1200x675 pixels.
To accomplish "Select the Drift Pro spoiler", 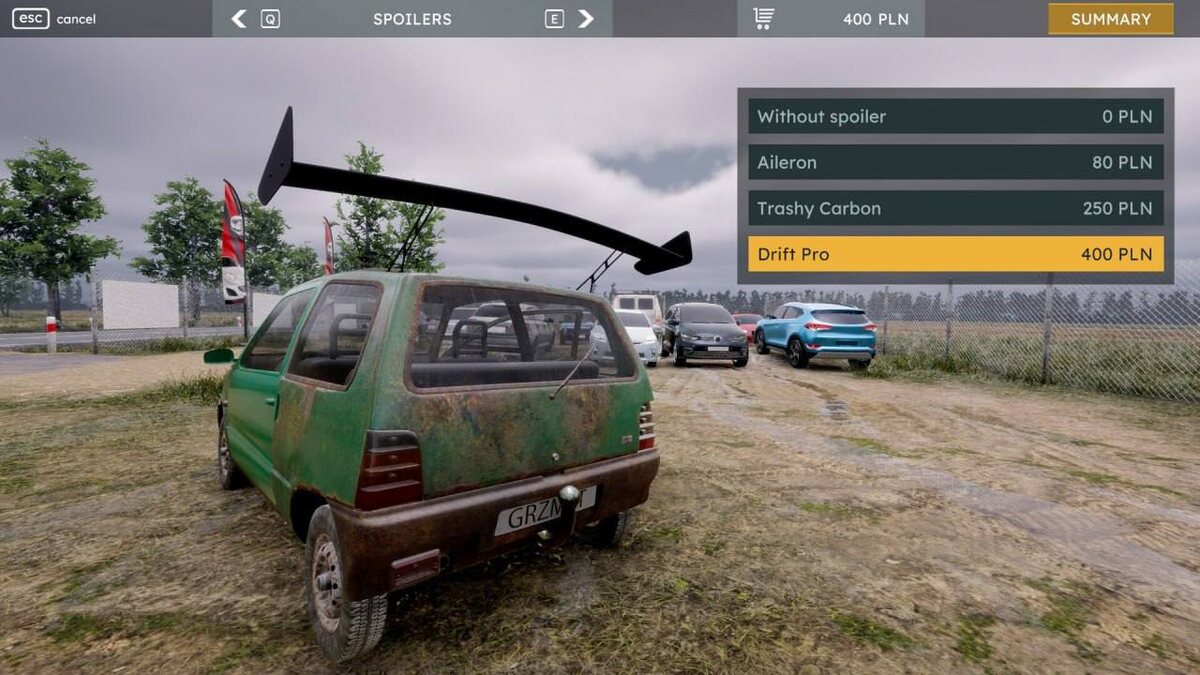I will coord(955,254).
